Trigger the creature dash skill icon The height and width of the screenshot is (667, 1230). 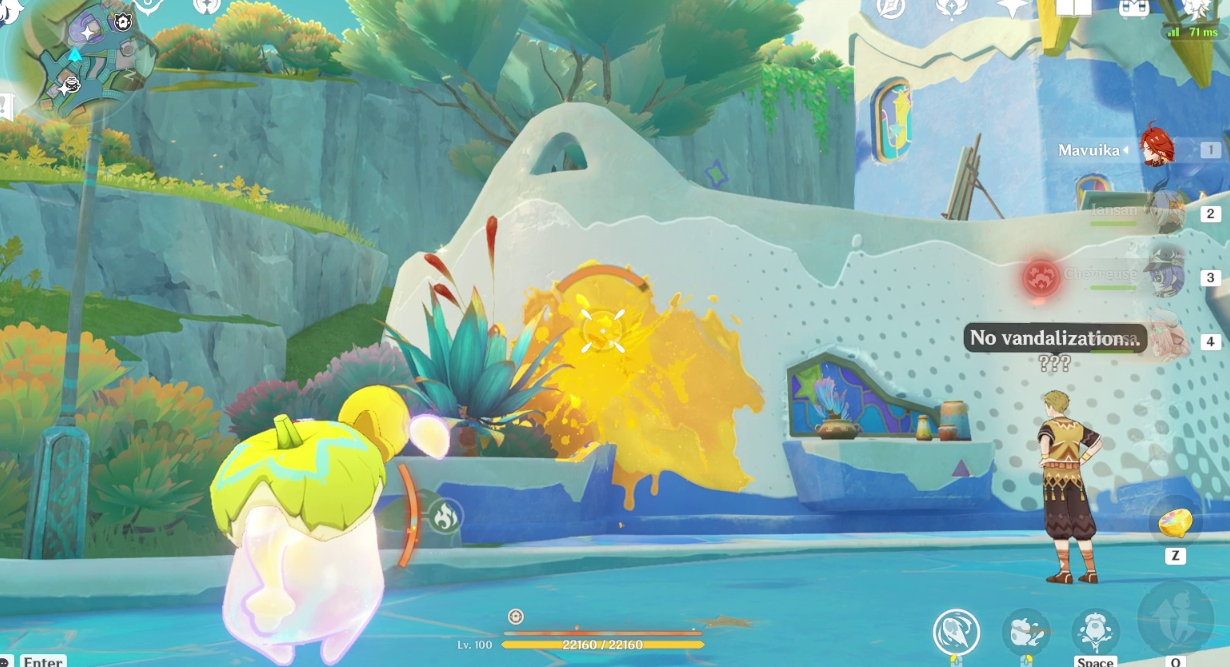[x=1026, y=632]
